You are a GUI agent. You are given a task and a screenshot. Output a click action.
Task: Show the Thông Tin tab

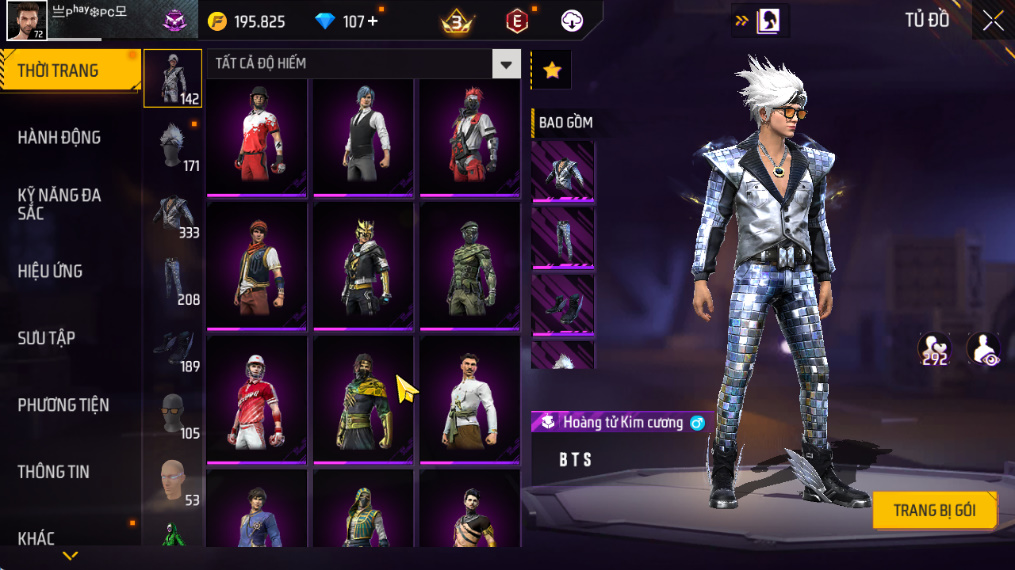[53, 472]
